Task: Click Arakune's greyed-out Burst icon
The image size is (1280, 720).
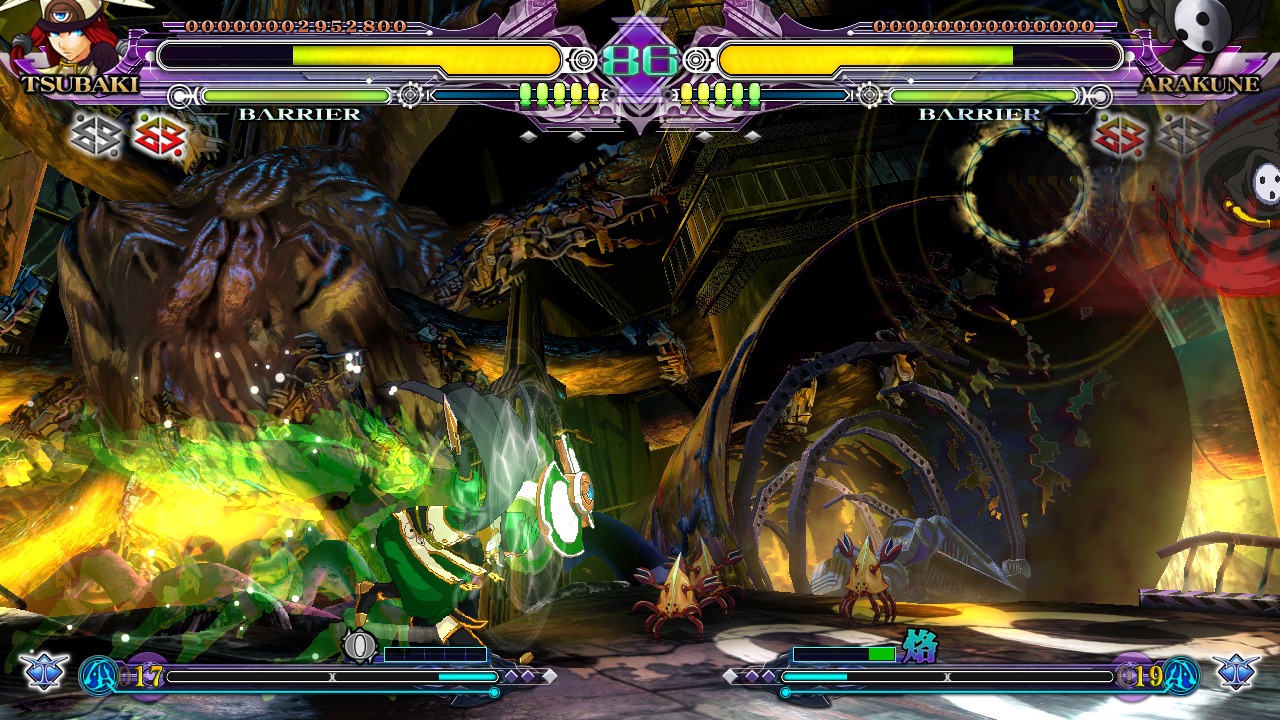Action: point(1183,138)
